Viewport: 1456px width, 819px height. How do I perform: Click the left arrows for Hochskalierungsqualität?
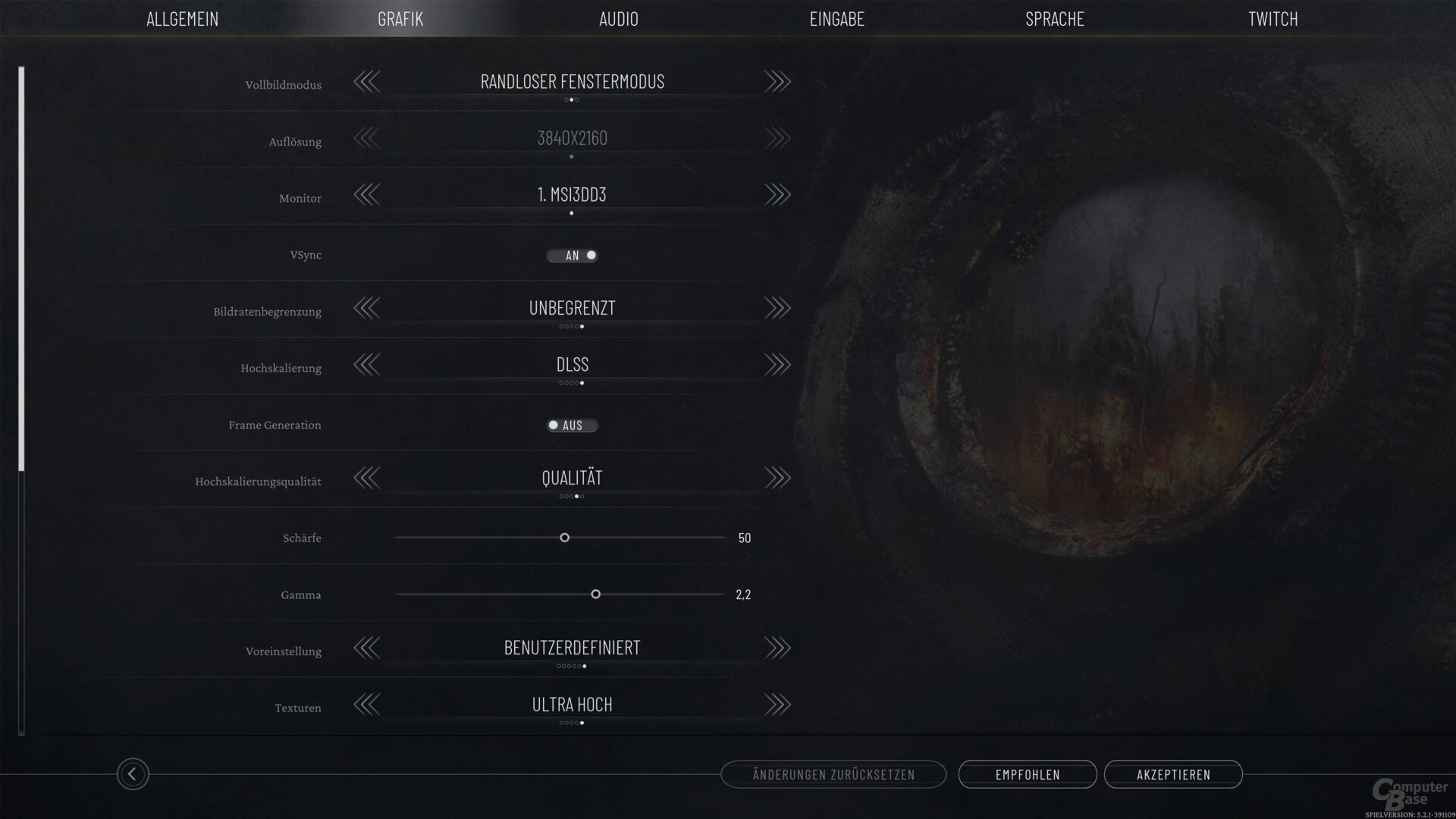tap(368, 478)
